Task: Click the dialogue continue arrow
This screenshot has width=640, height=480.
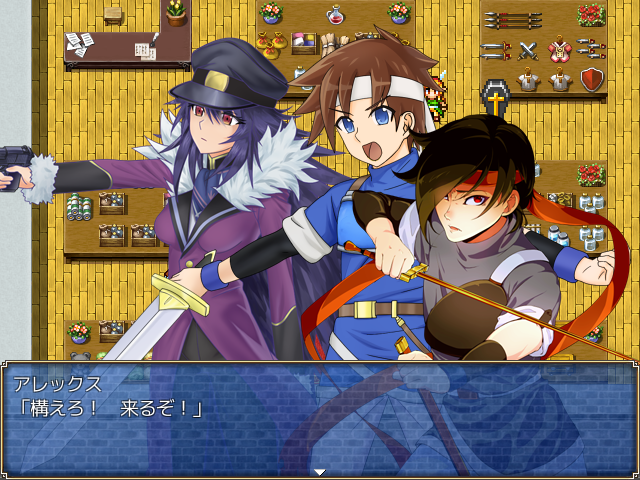Action: point(319,471)
